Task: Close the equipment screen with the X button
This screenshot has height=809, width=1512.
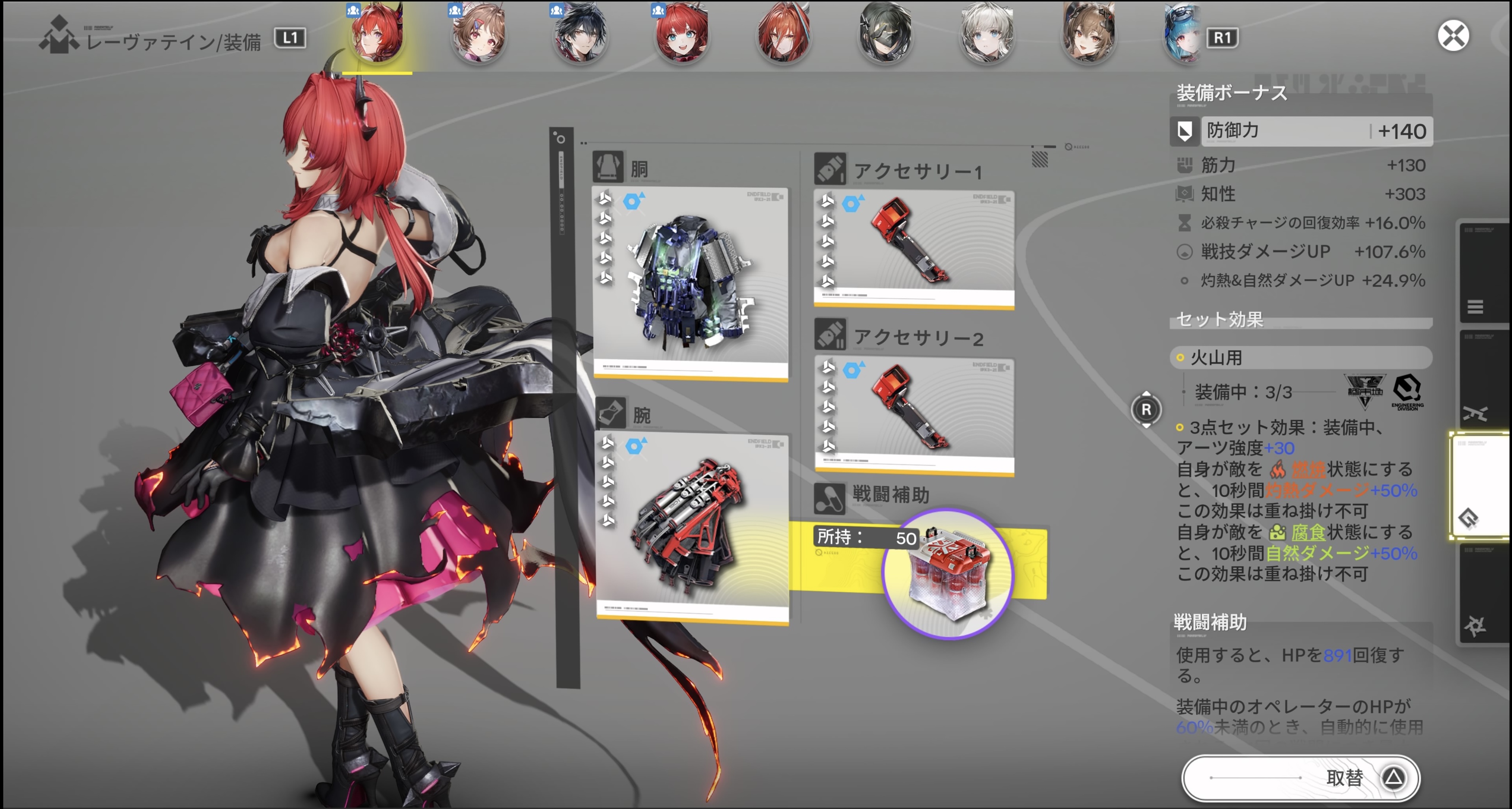Action: [1453, 36]
